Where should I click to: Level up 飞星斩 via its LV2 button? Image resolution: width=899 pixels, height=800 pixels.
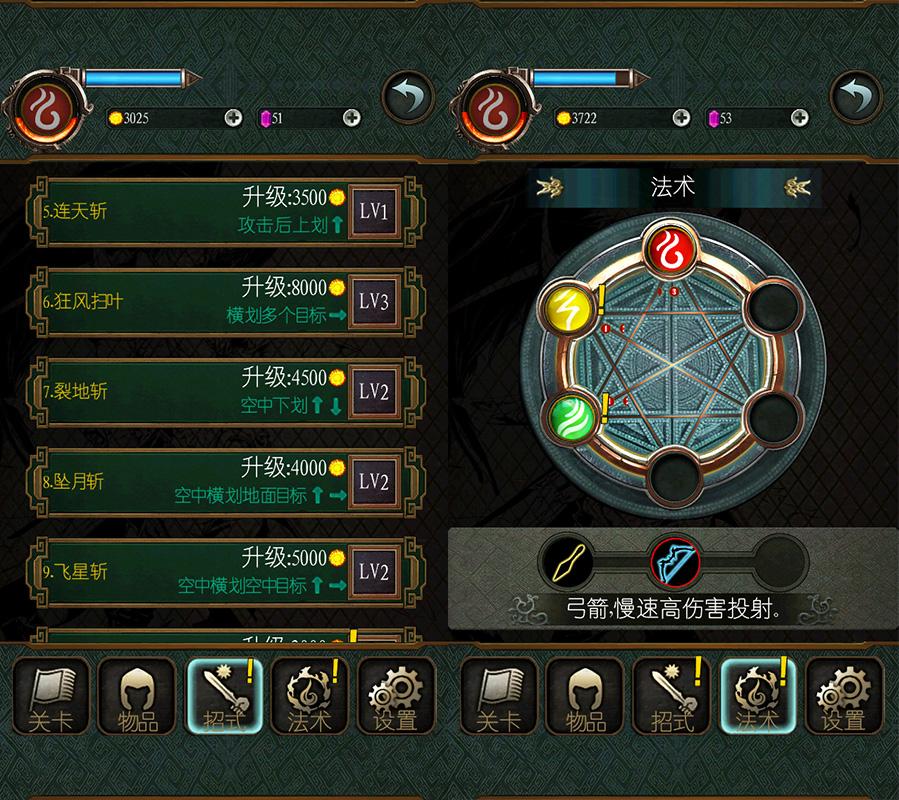point(373,571)
